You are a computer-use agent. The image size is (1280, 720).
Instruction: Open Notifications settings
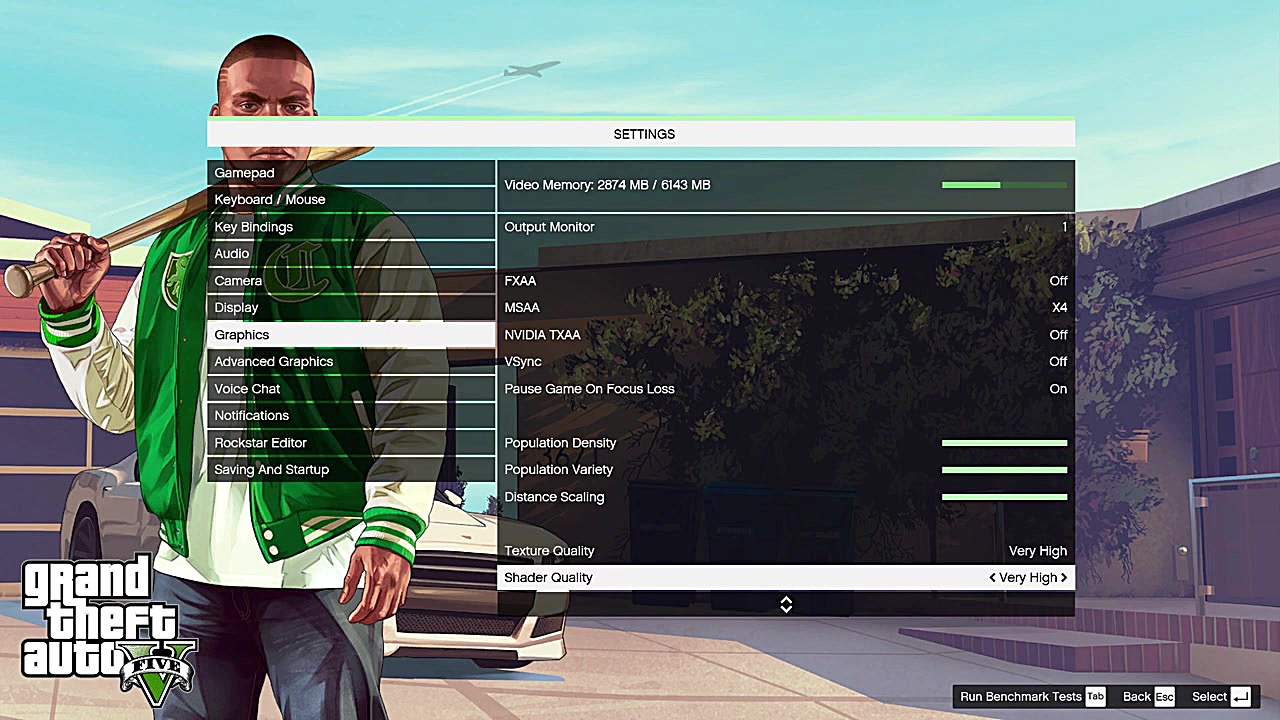pyautogui.click(x=350, y=416)
